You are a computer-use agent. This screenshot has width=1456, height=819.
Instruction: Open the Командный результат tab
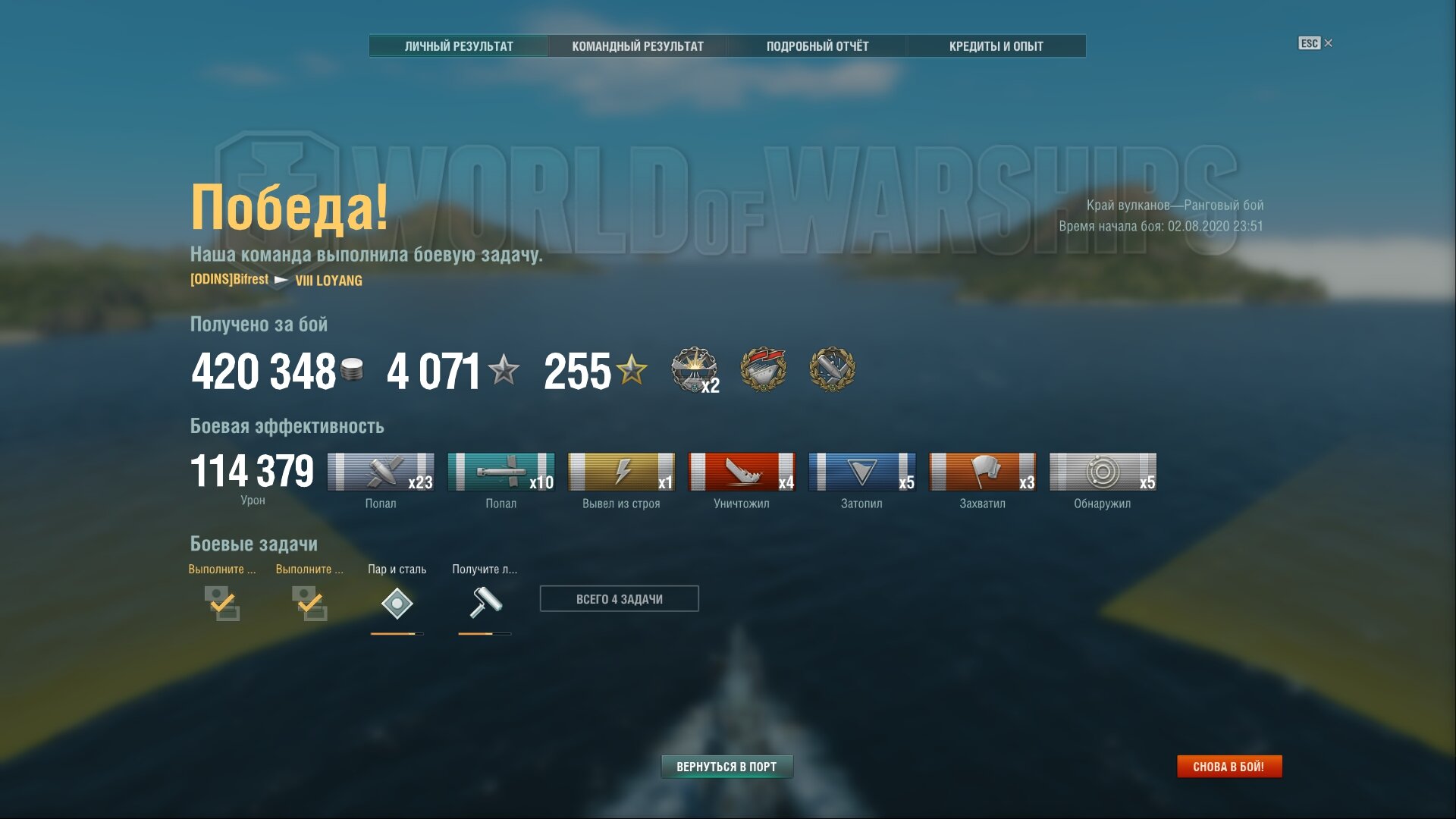[638, 46]
